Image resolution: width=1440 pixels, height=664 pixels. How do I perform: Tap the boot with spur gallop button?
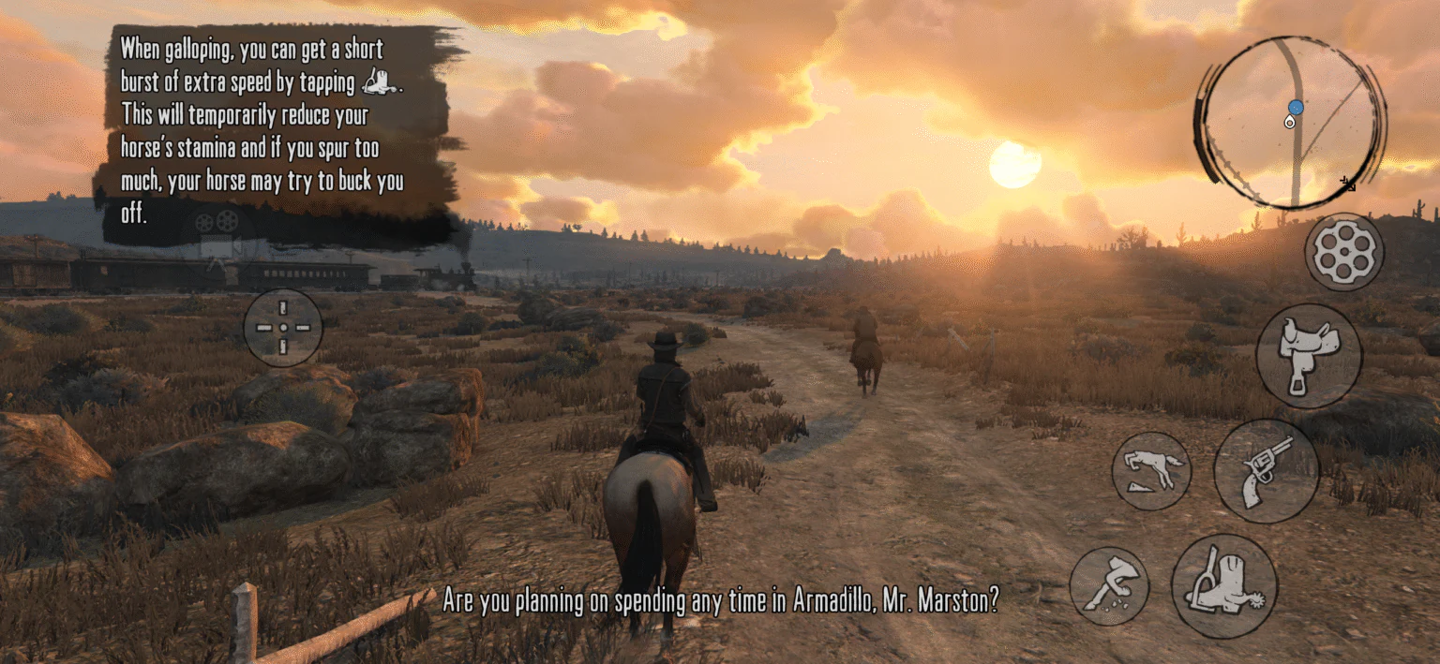[x=1224, y=586]
